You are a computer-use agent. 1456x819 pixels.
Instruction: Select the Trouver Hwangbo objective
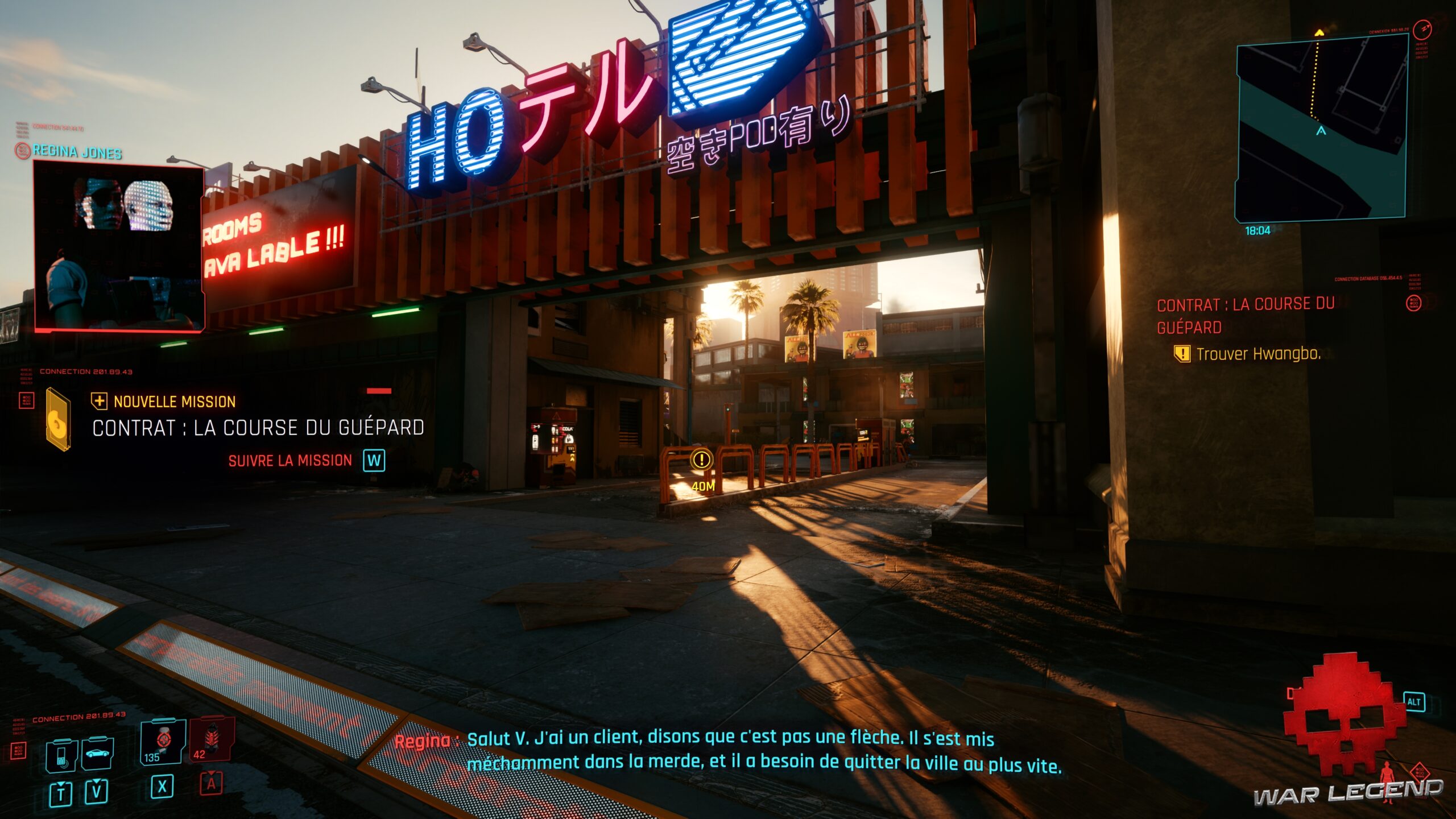point(1258,354)
